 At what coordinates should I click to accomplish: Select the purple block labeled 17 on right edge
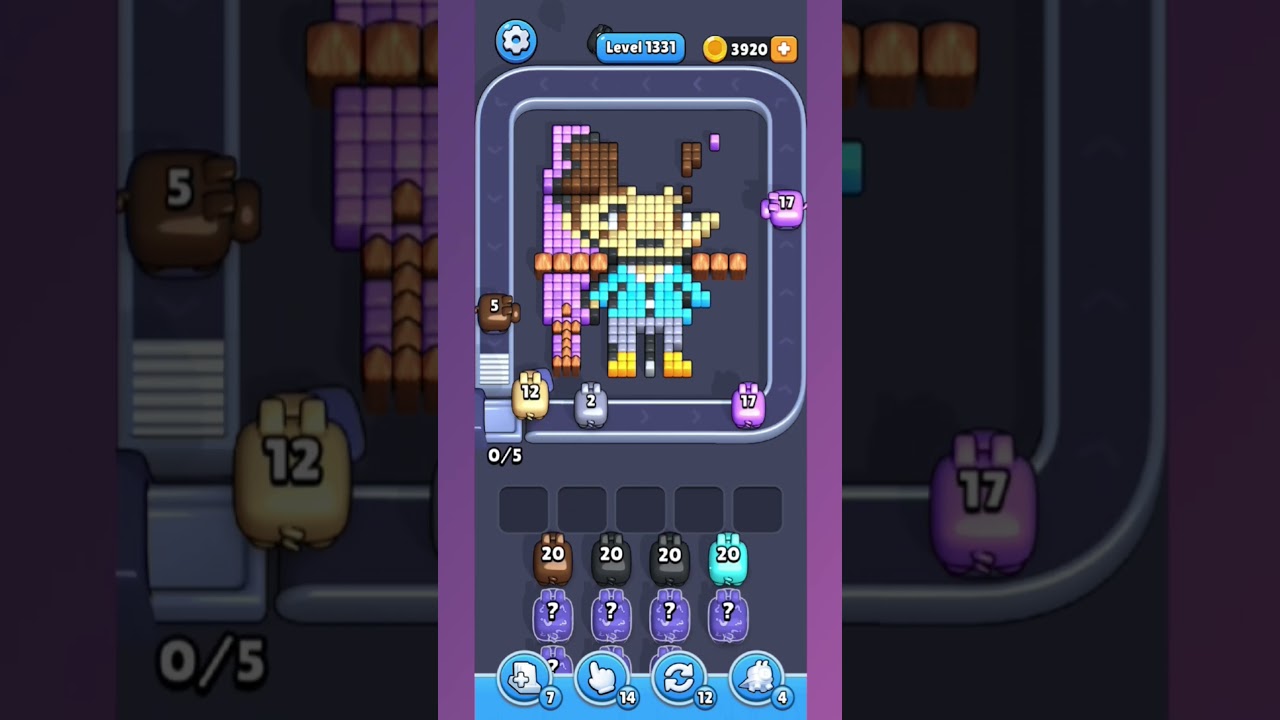[x=785, y=207]
